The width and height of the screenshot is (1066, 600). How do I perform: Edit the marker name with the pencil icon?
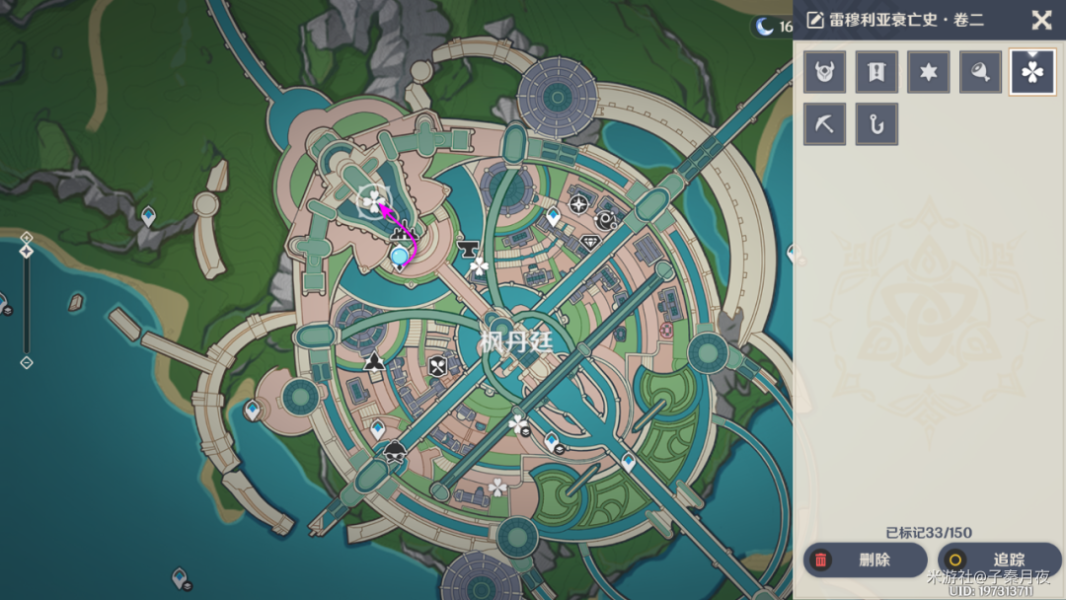(815, 20)
